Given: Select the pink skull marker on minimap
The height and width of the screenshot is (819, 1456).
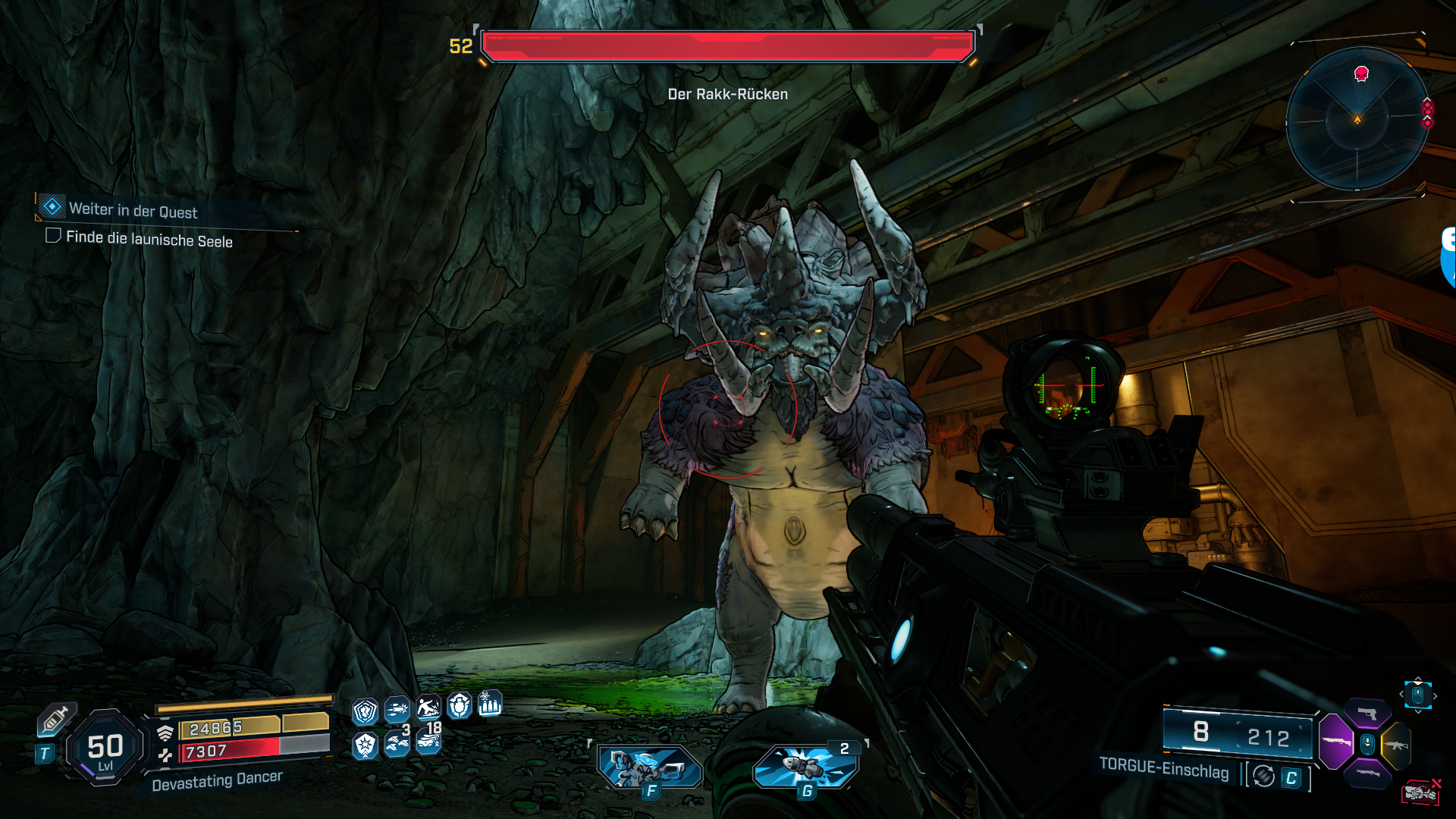Looking at the screenshot, I should (1361, 74).
